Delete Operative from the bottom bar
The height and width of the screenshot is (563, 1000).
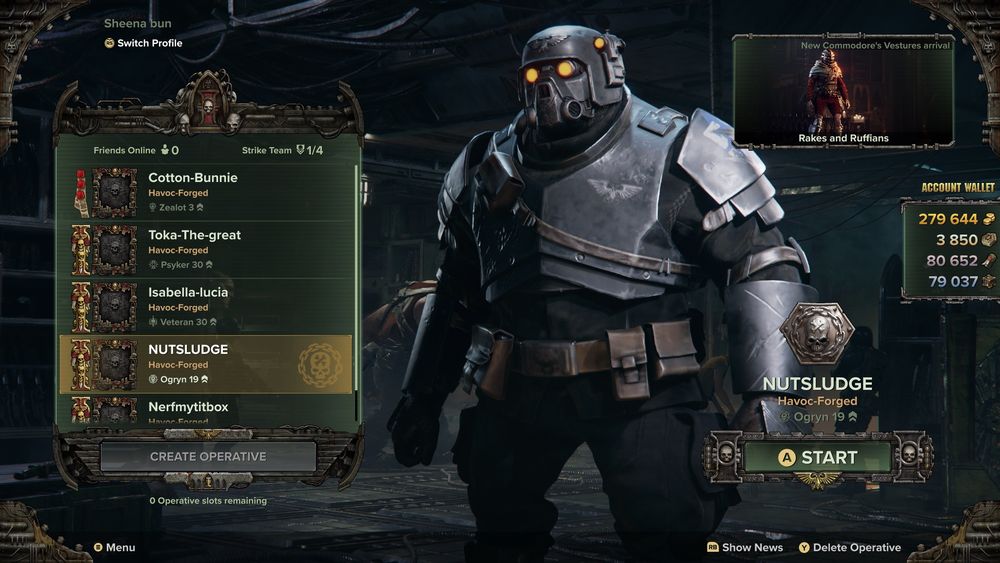[849, 547]
